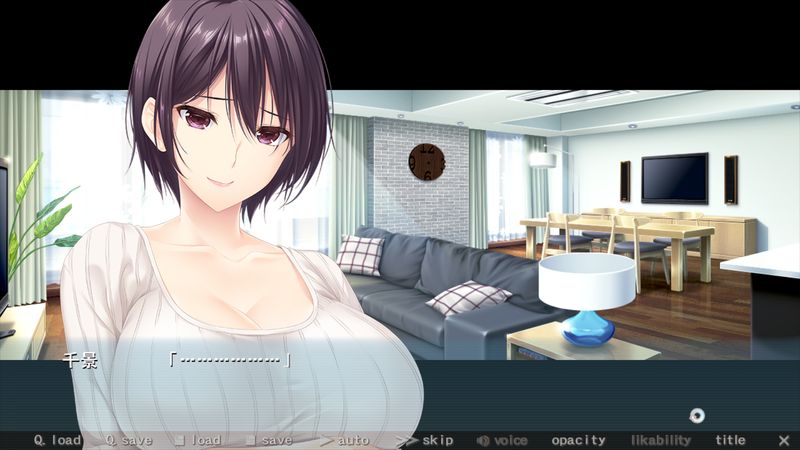This screenshot has height=450, width=800.
Task: Quick save using Q.save
Action: point(128,440)
